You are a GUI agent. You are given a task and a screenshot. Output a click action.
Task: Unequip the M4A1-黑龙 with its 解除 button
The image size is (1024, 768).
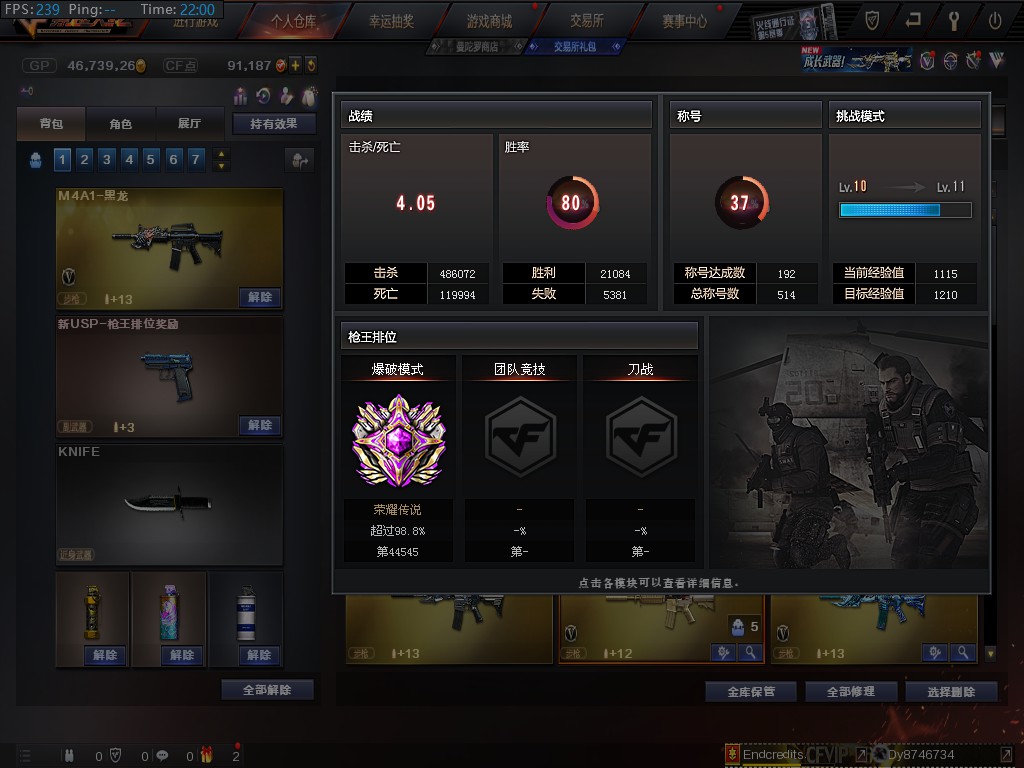(260, 297)
